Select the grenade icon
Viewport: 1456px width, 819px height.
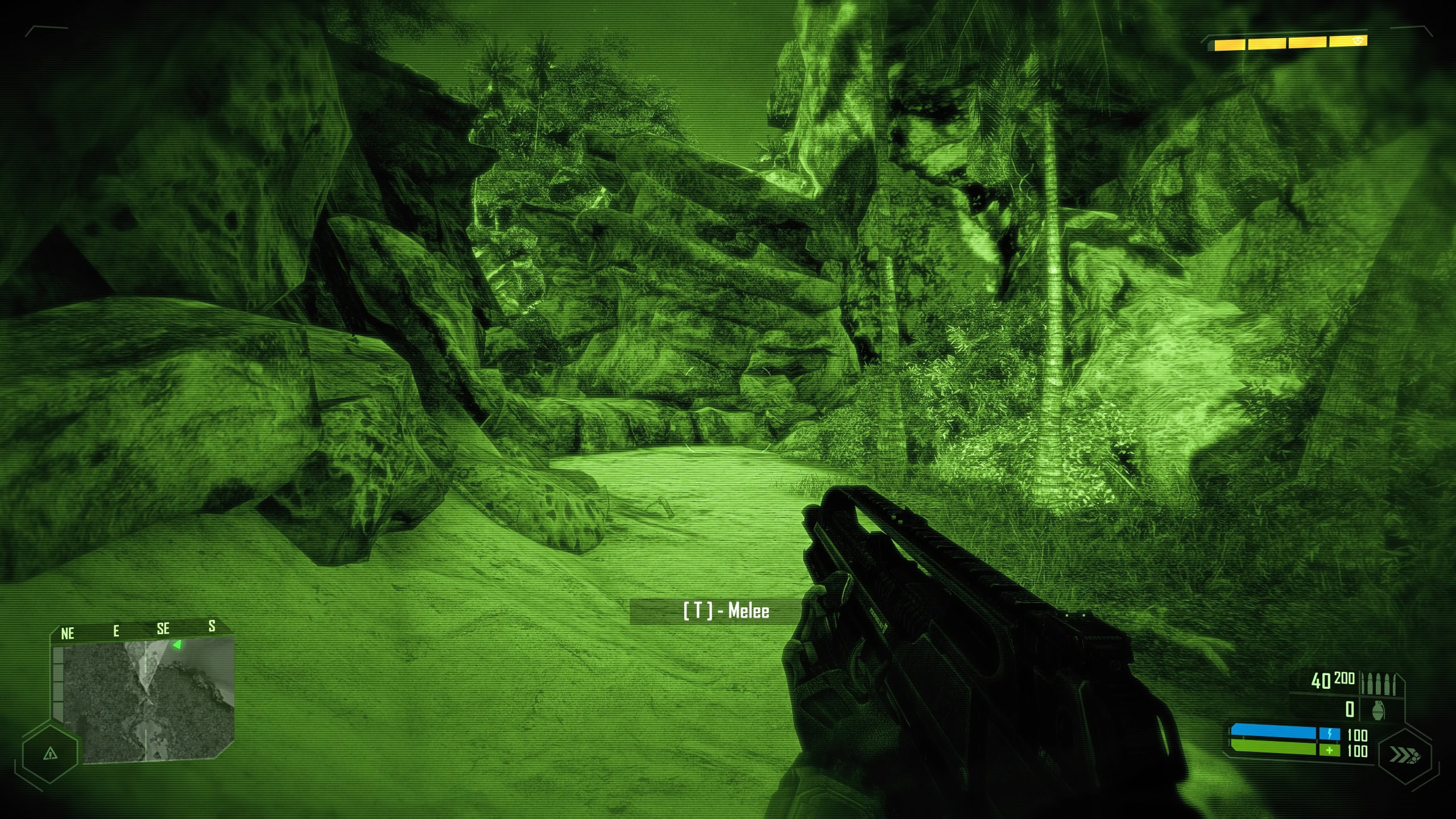click(x=1379, y=710)
